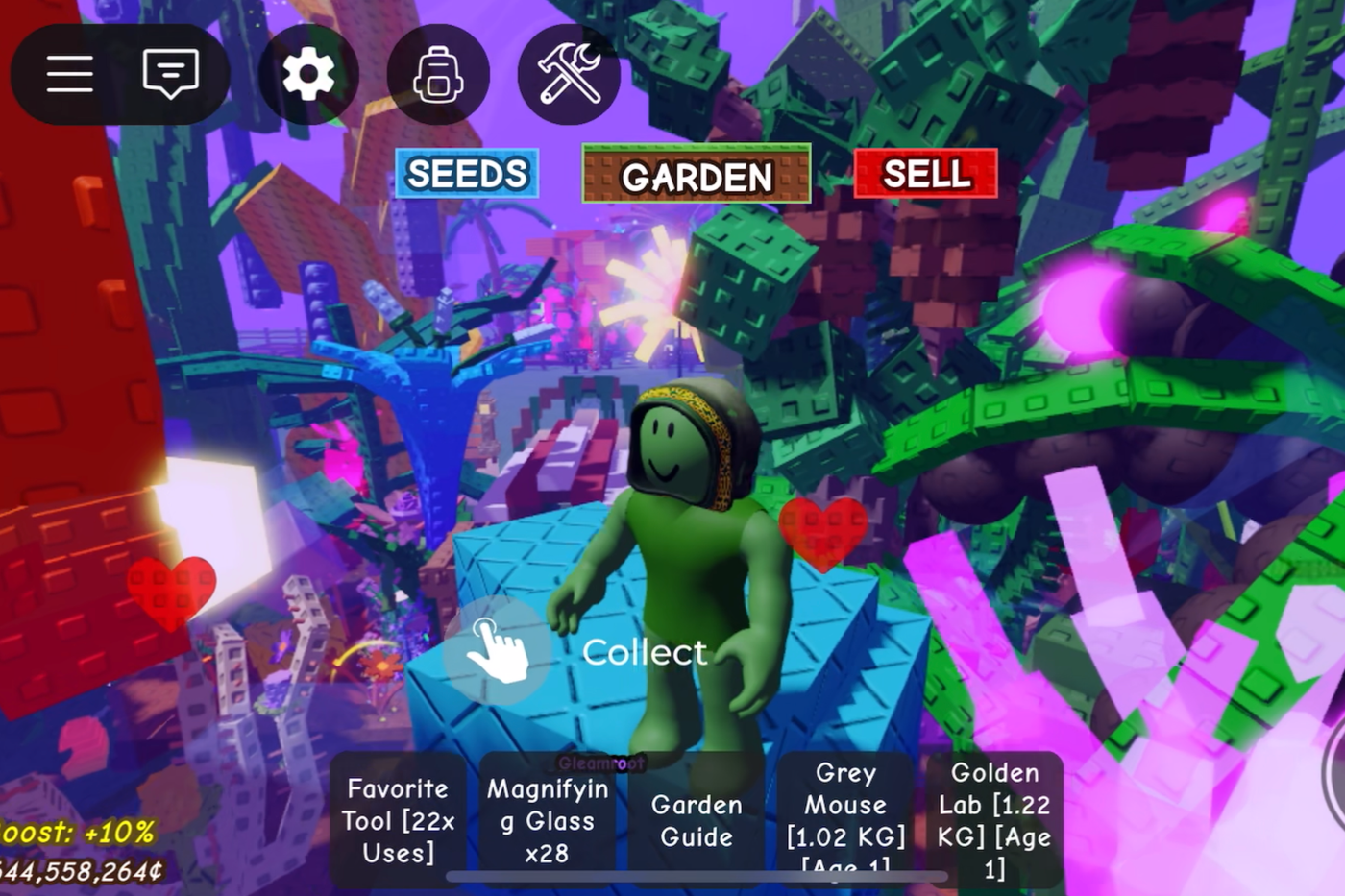This screenshot has height=896, width=1345.
Task: Teleport to the SELL stand
Action: pyautogui.click(x=926, y=174)
